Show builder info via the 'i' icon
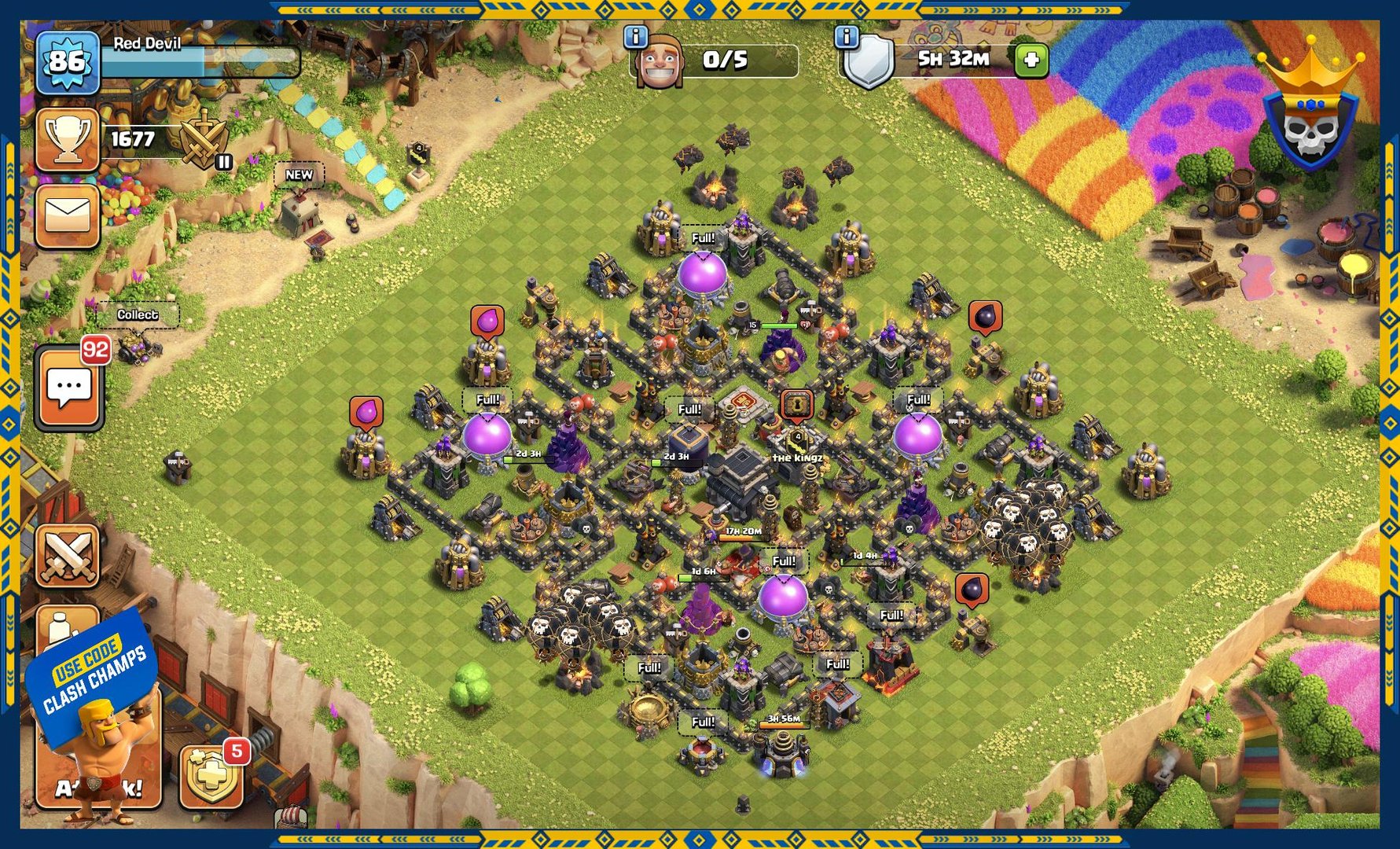This screenshot has height=849, width=1400. click(635, 36)
